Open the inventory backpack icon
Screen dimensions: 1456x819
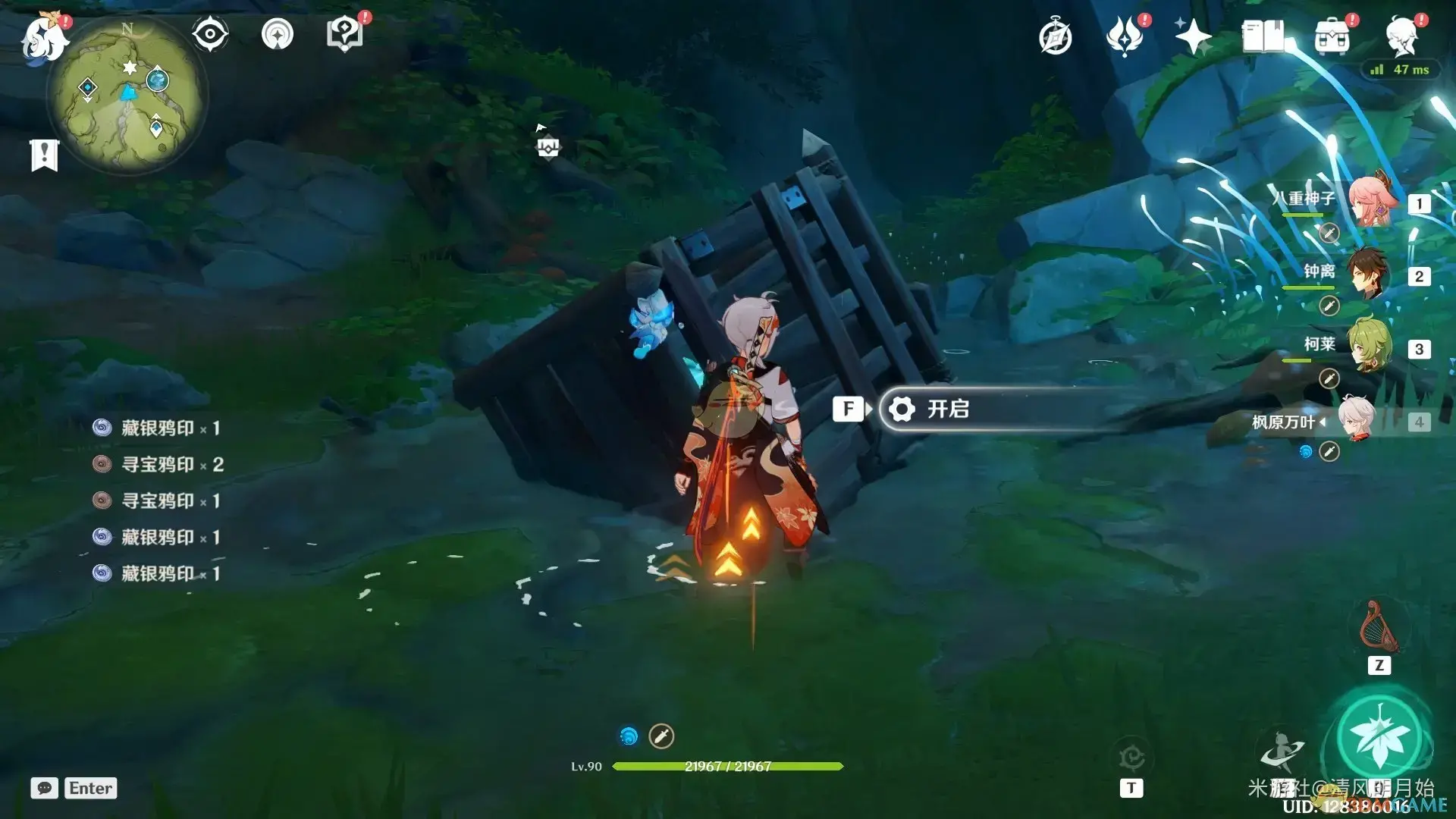(1332, 36)
